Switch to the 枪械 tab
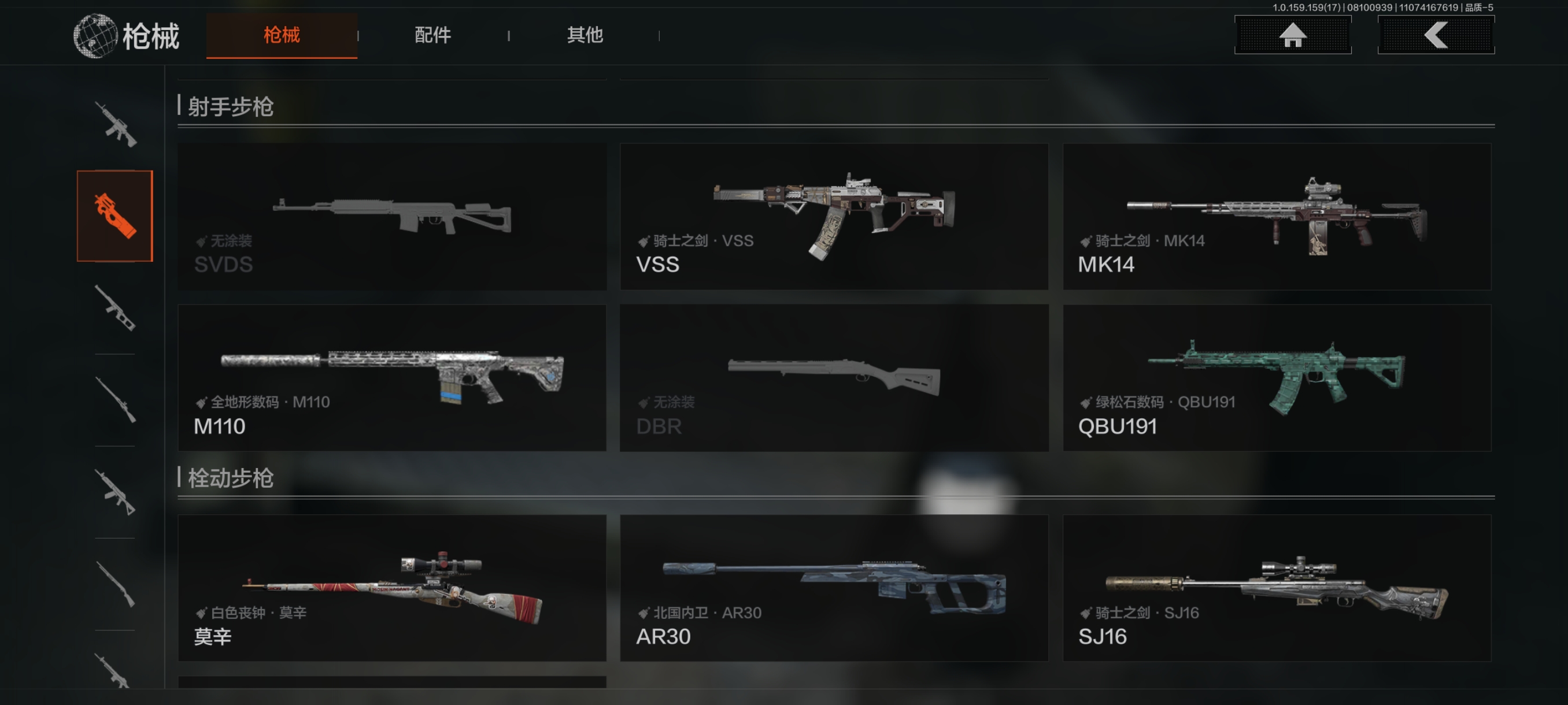The width and height of the screenshot is (1568, 705). coord(281,35)
